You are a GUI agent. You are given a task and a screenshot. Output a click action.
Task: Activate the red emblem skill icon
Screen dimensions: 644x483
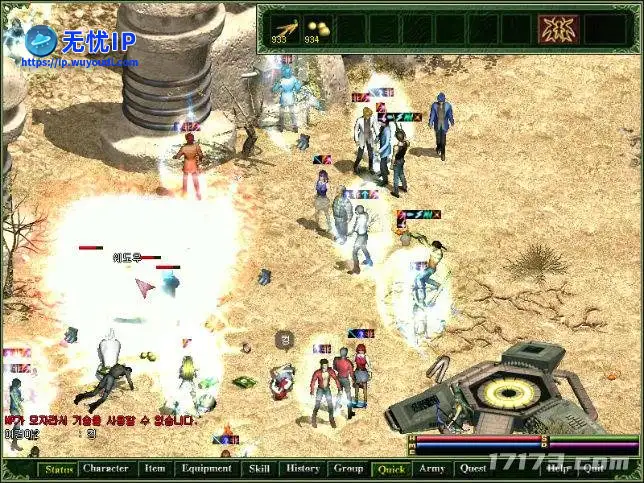pyautogui.click(x=552, y=28)
